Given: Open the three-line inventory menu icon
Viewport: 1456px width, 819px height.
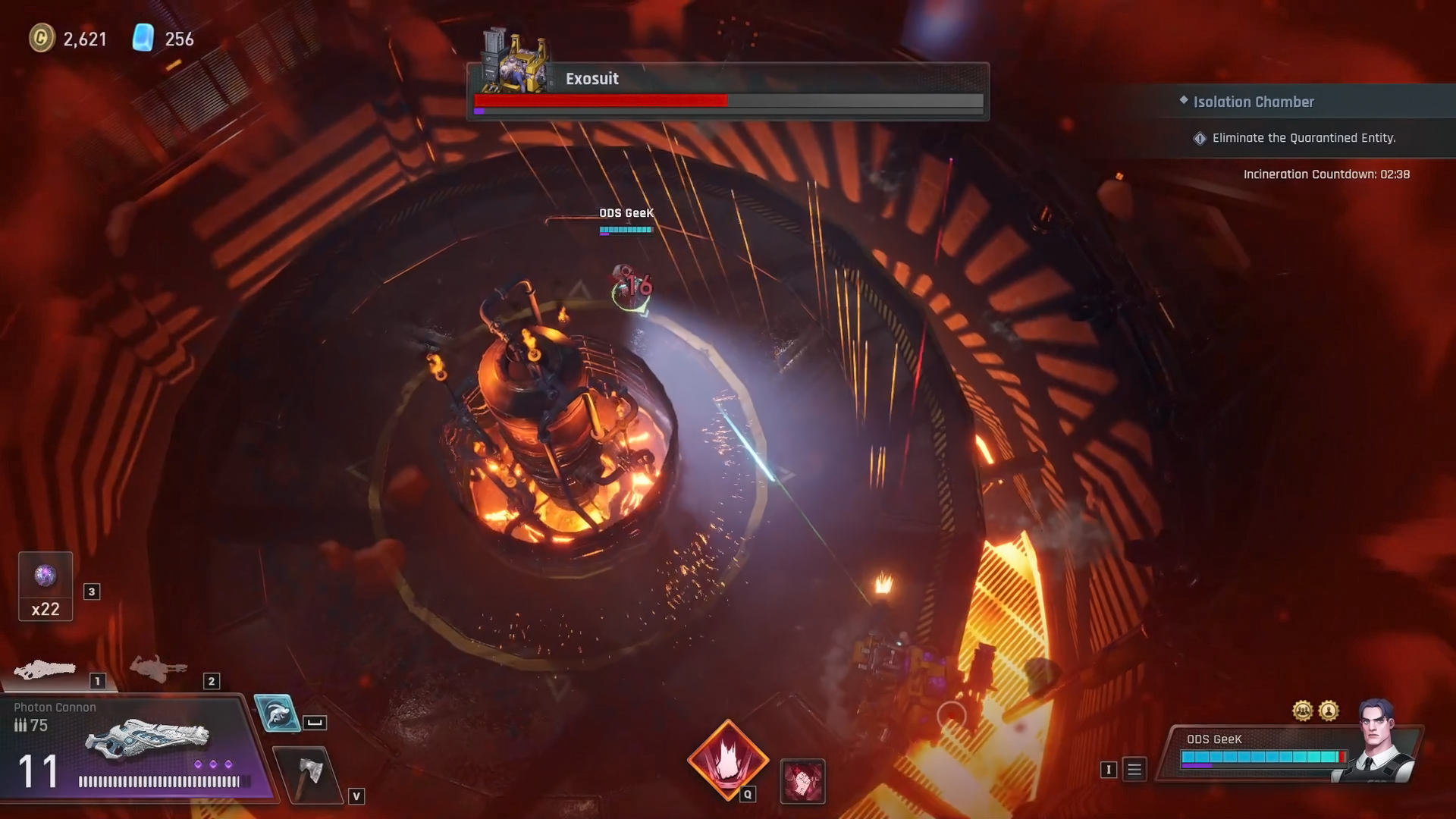Looking at the screenshot, I should click(1134, 770).
